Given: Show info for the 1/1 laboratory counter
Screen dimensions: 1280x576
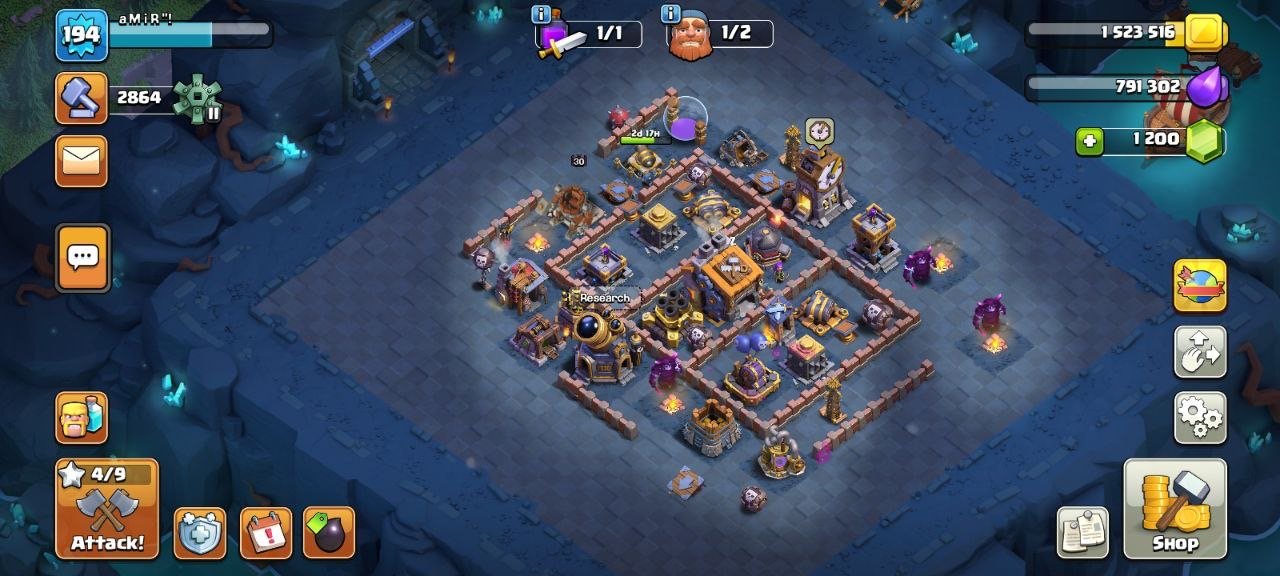Looking at the screenshot, I should point(541,14).
